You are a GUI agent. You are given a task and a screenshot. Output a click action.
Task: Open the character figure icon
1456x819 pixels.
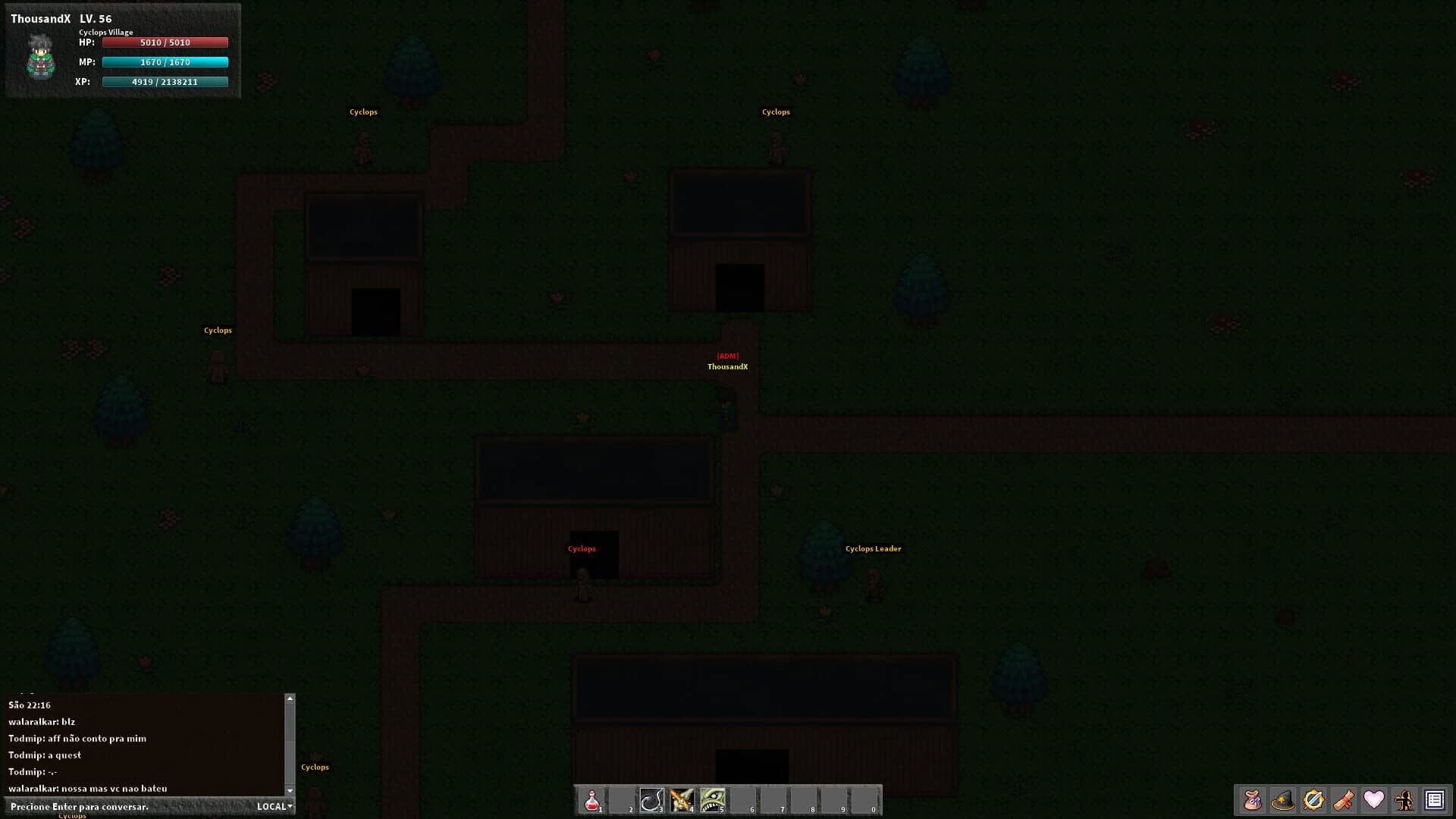1404,799
